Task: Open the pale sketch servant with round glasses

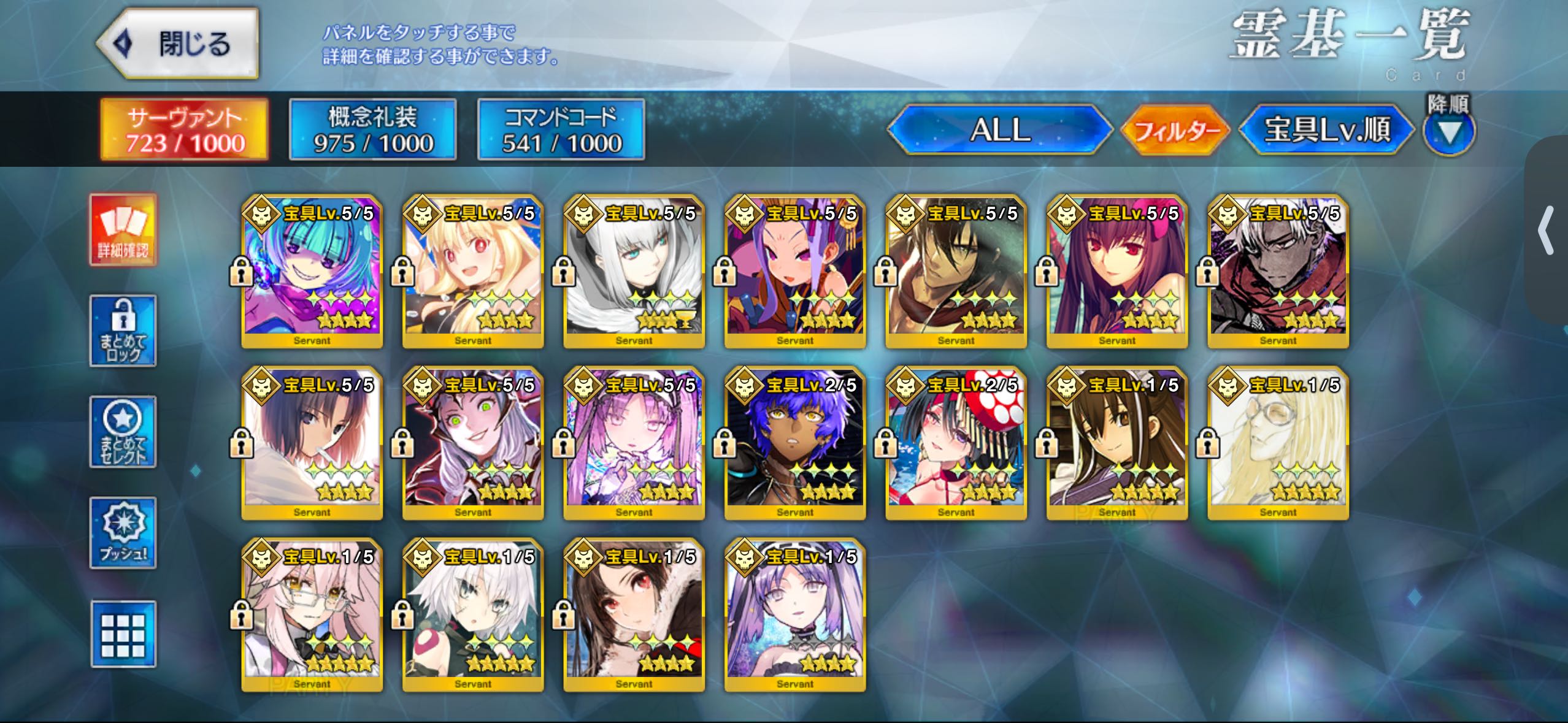Action: point(1278,443)
